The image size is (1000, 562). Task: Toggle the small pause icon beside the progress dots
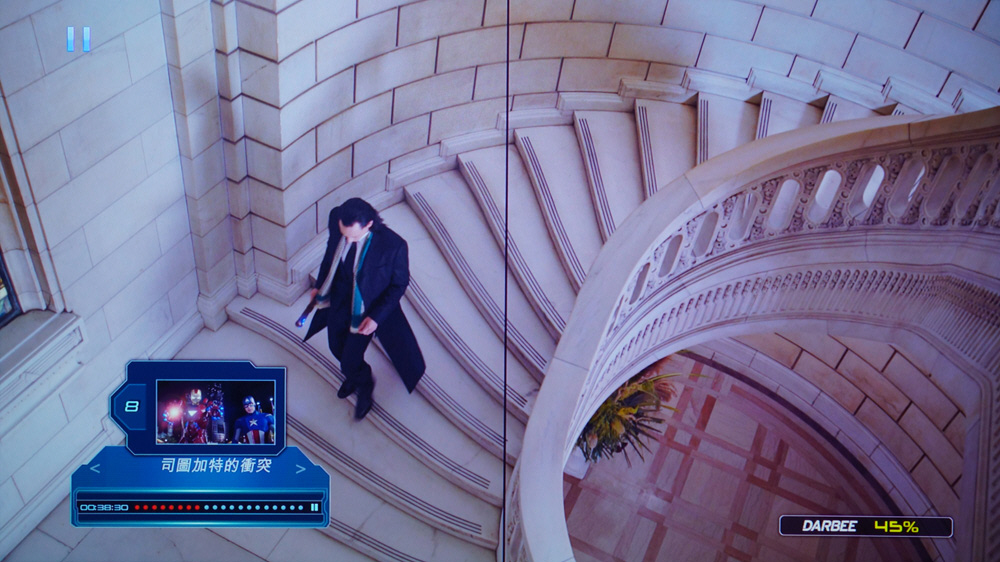314,507
